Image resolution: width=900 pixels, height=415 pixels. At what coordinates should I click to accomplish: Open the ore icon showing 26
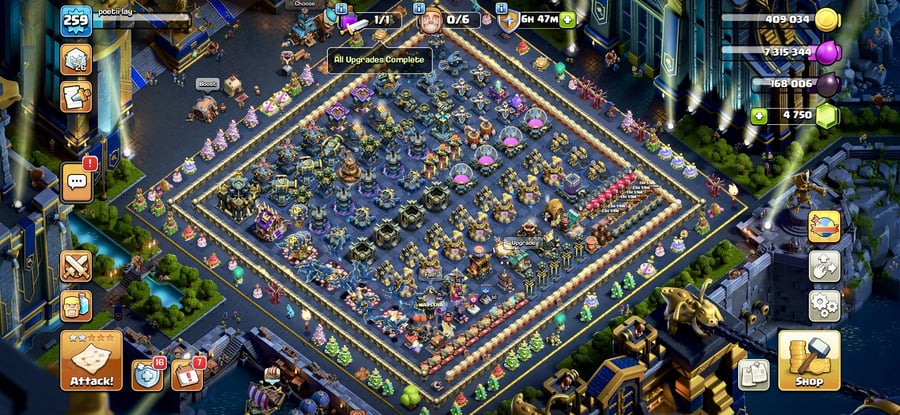(x=76, y=59)
